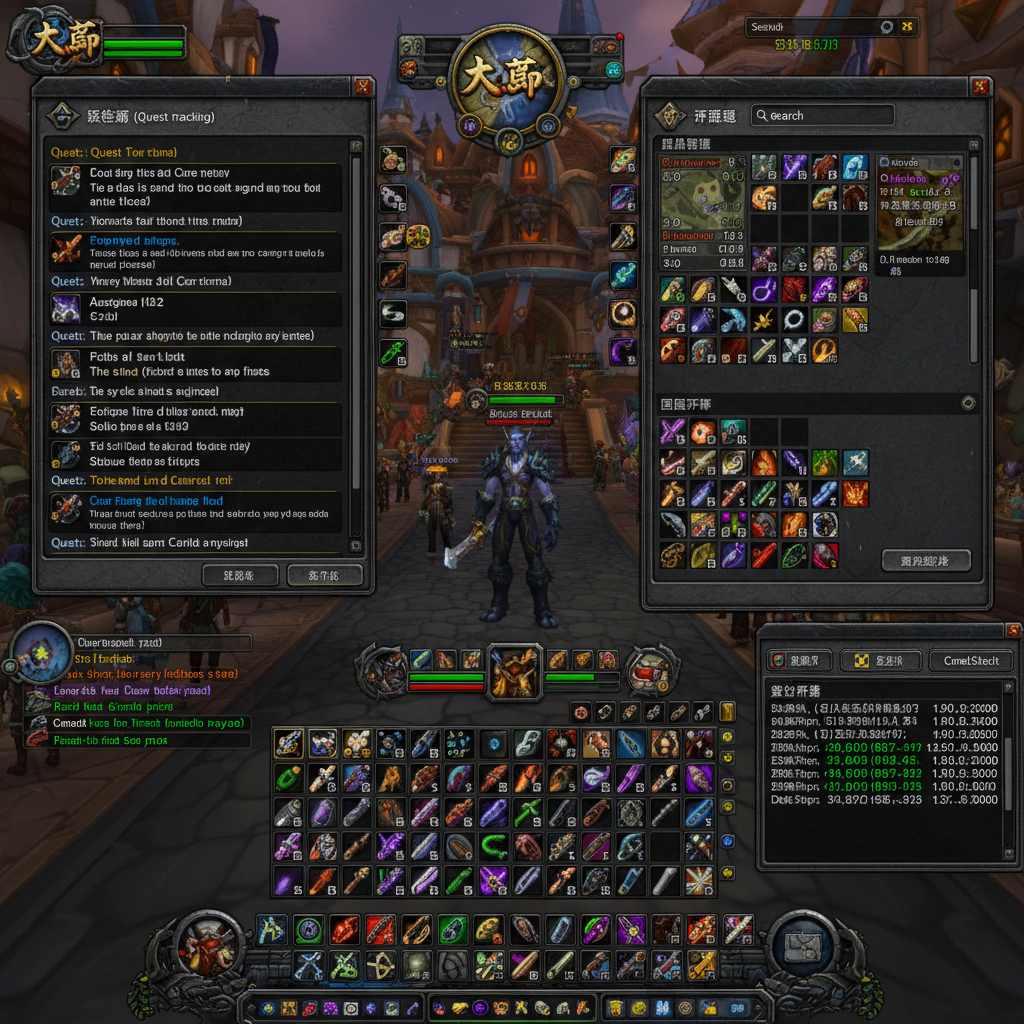Screen dimensions: 1024x1024
Task: Close the bottom-right log panel
Action: tap(1012, 631)
